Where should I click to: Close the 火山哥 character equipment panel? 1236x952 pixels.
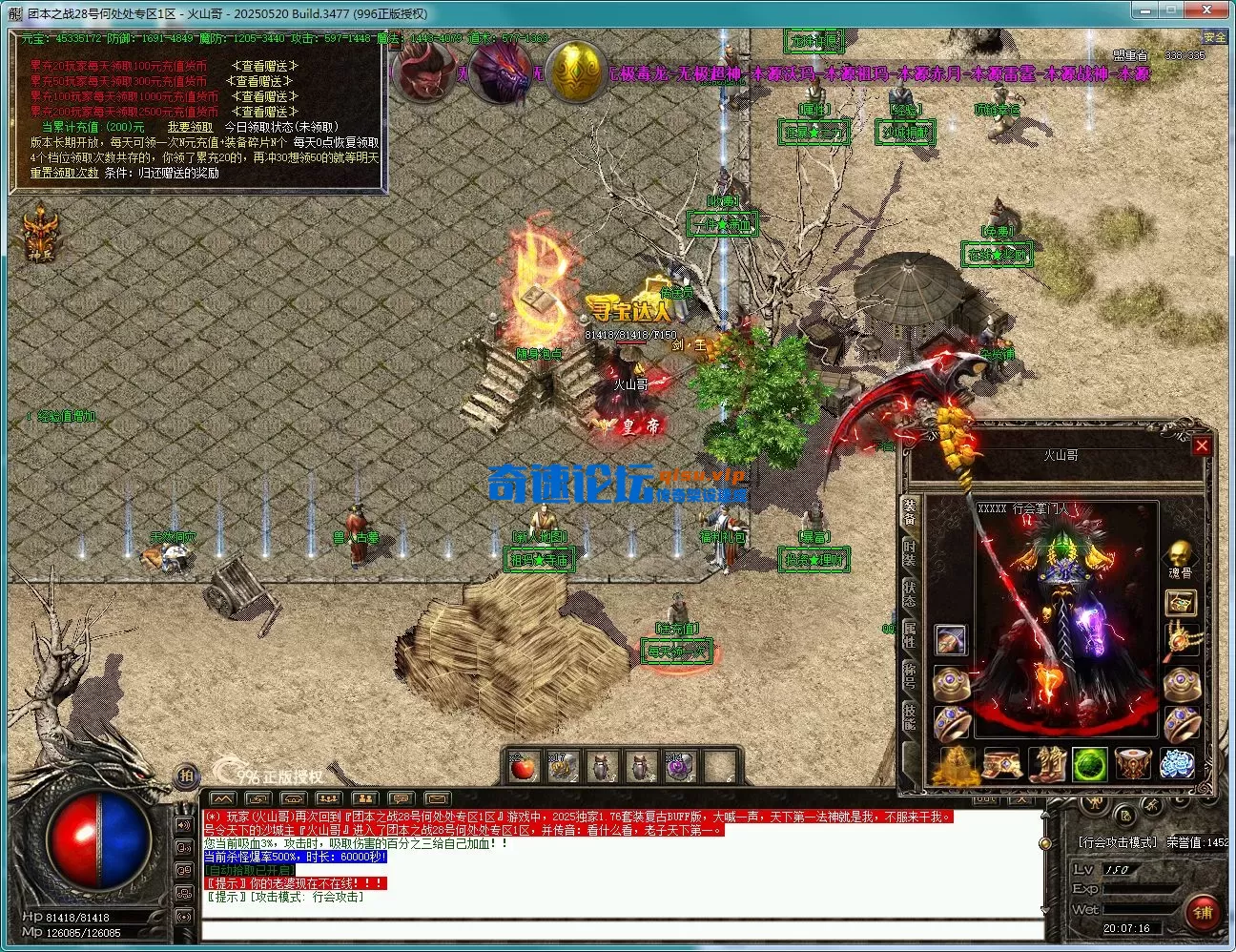pyautogui.click(x=1202, y=445)
